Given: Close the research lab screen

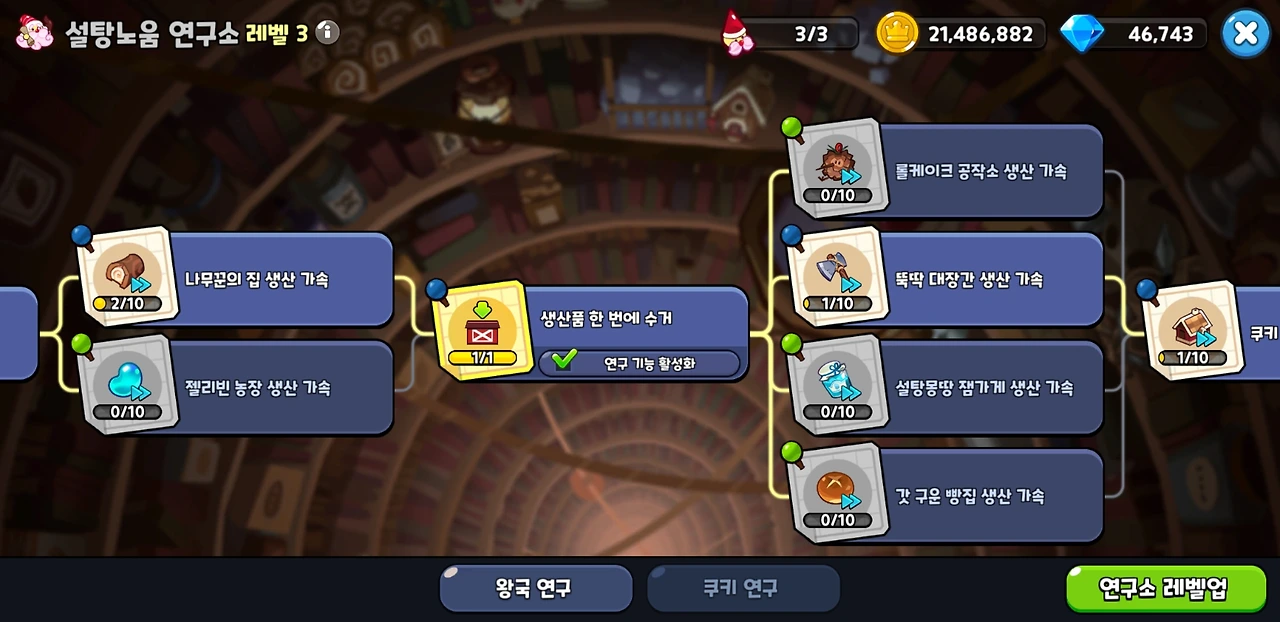Looking at the screenshot, I should click(1245, 33).
